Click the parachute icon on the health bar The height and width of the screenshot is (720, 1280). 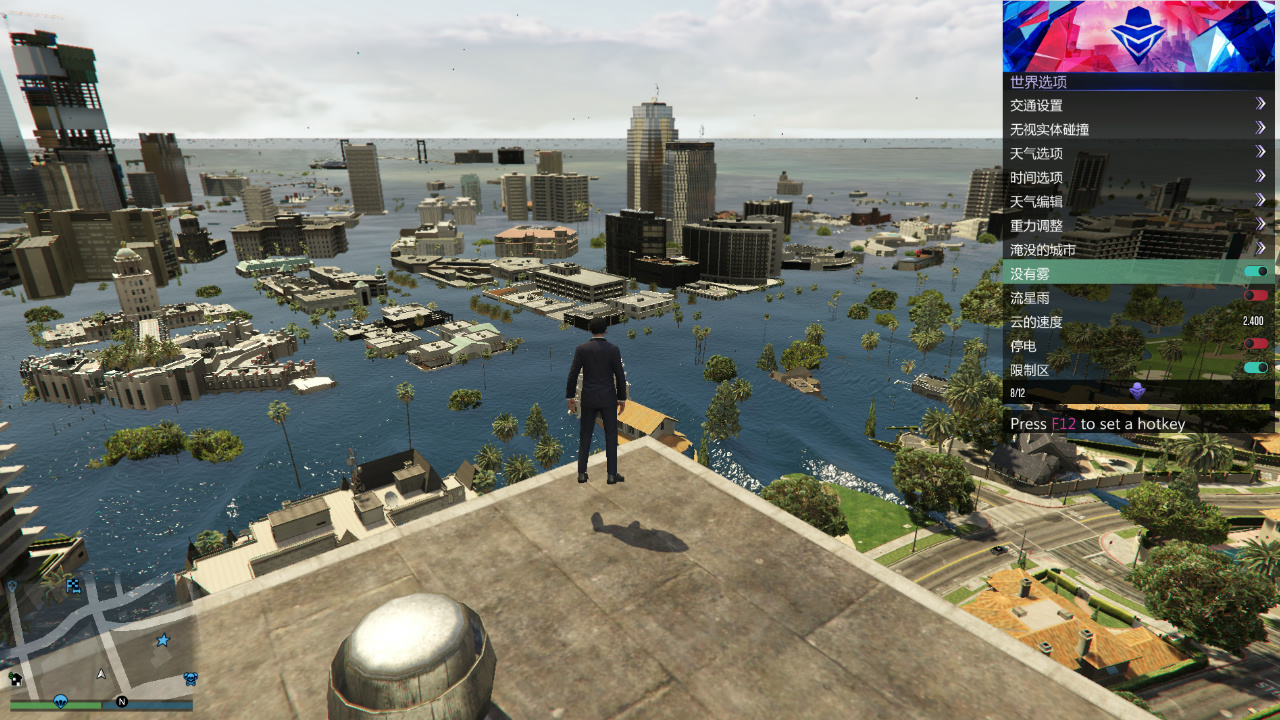click(x=61, y=701)
